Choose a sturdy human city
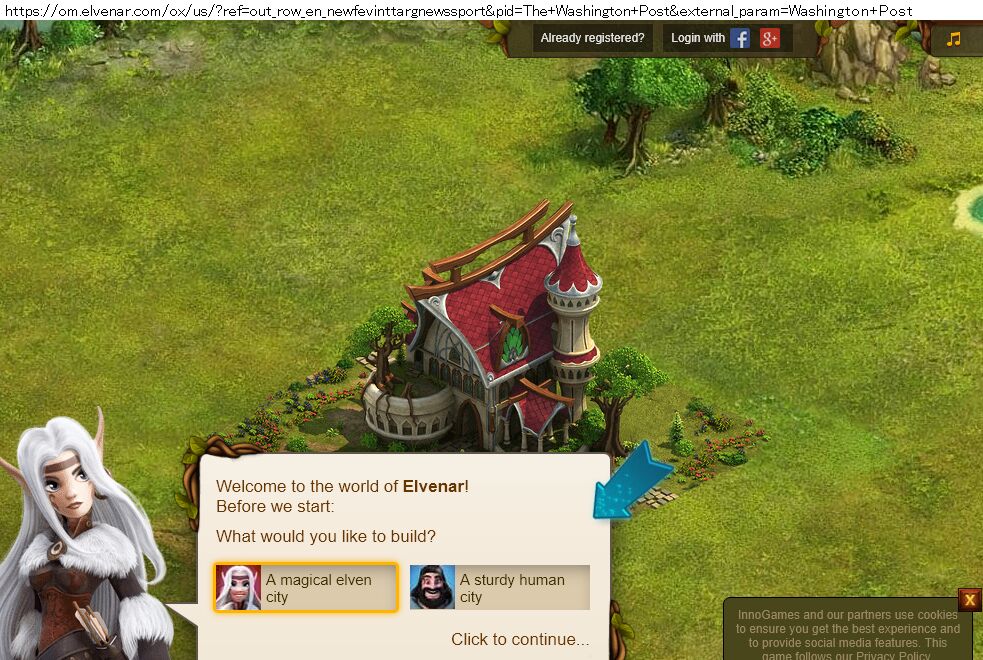 [x=500, y=587]
